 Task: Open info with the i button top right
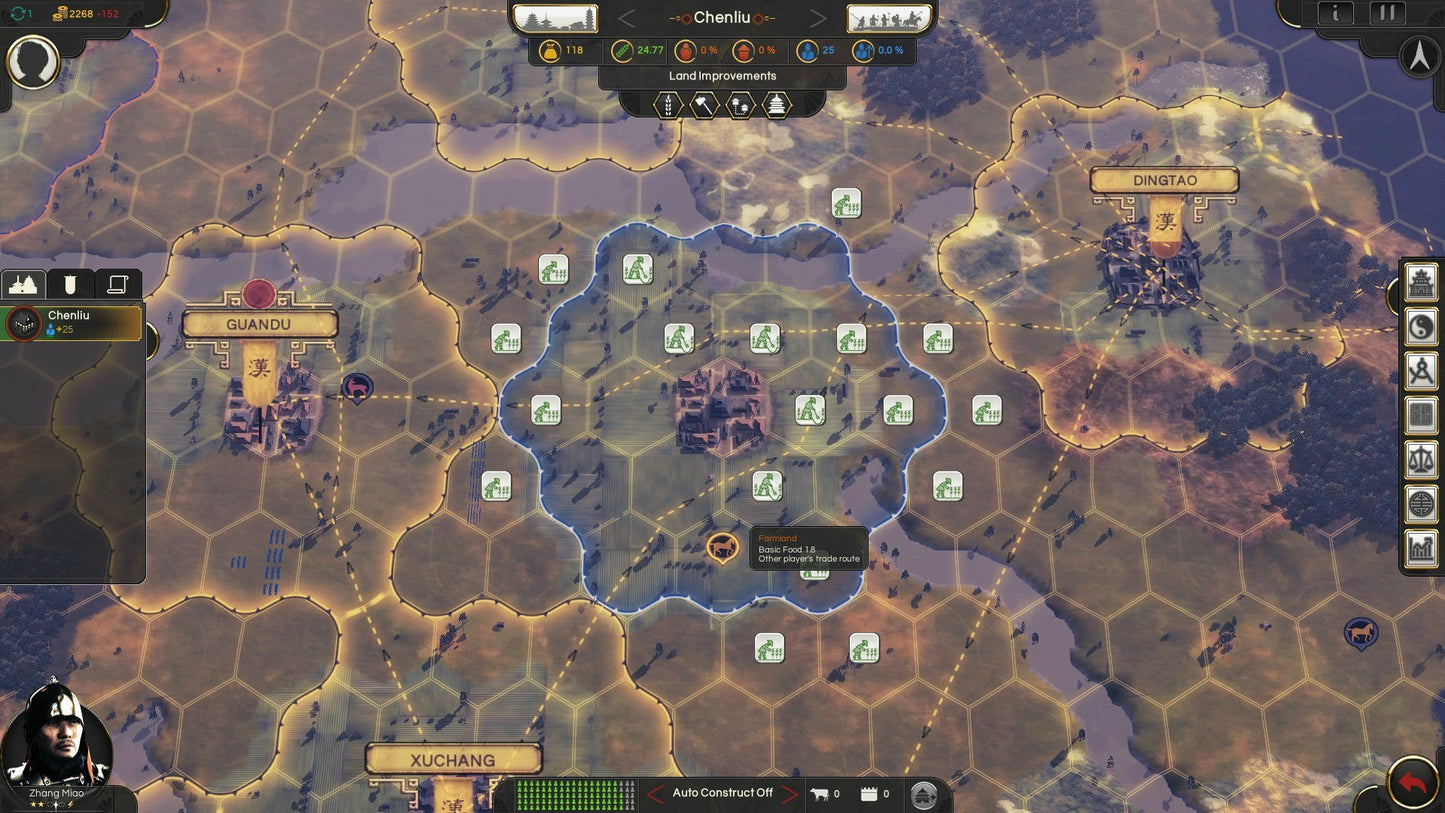pos(1336,13)
